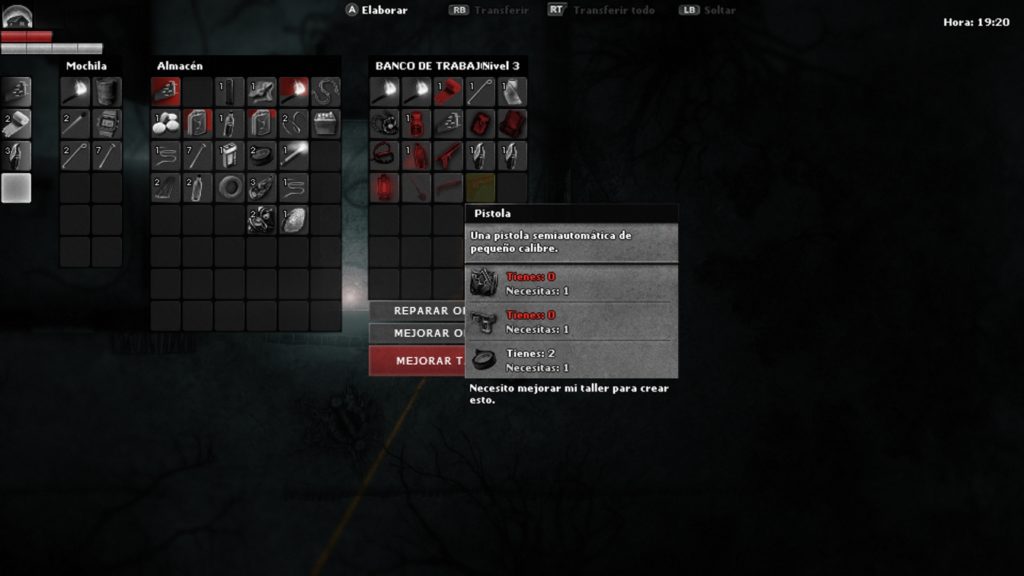Select the highlighted Pistola recipe slot

click(480, 187)
